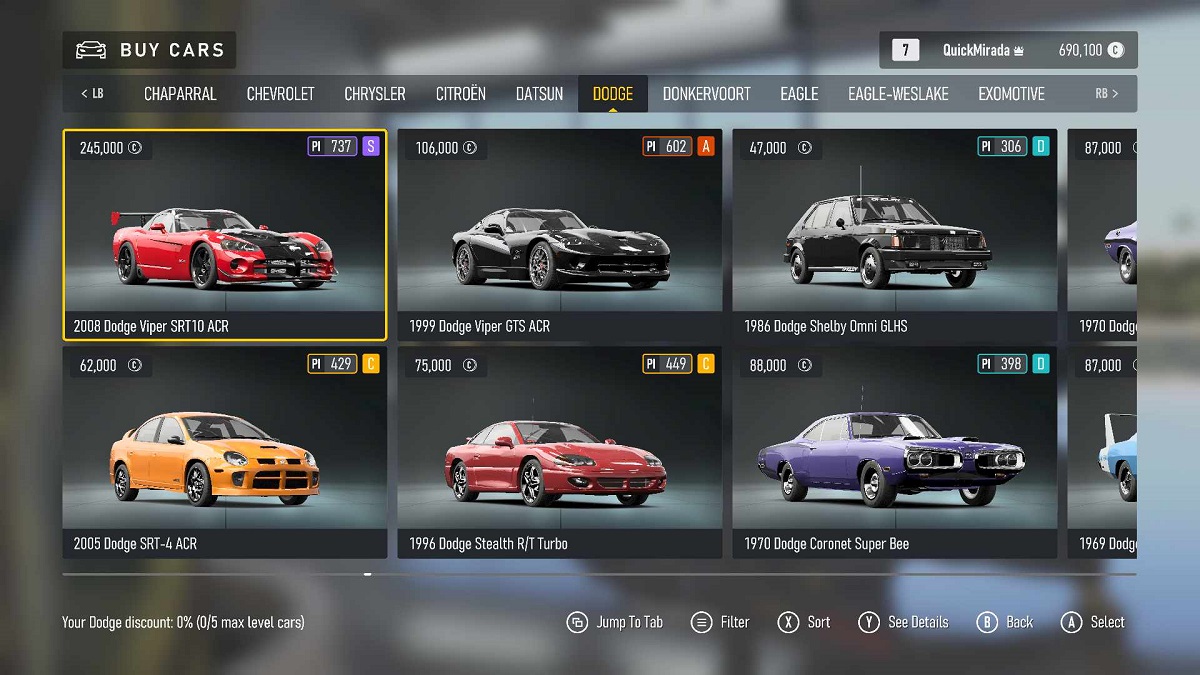Select the orange 2005 Dodge SRT-4 ACR
The image size is (1200, 675).
[x=224, y=452]
